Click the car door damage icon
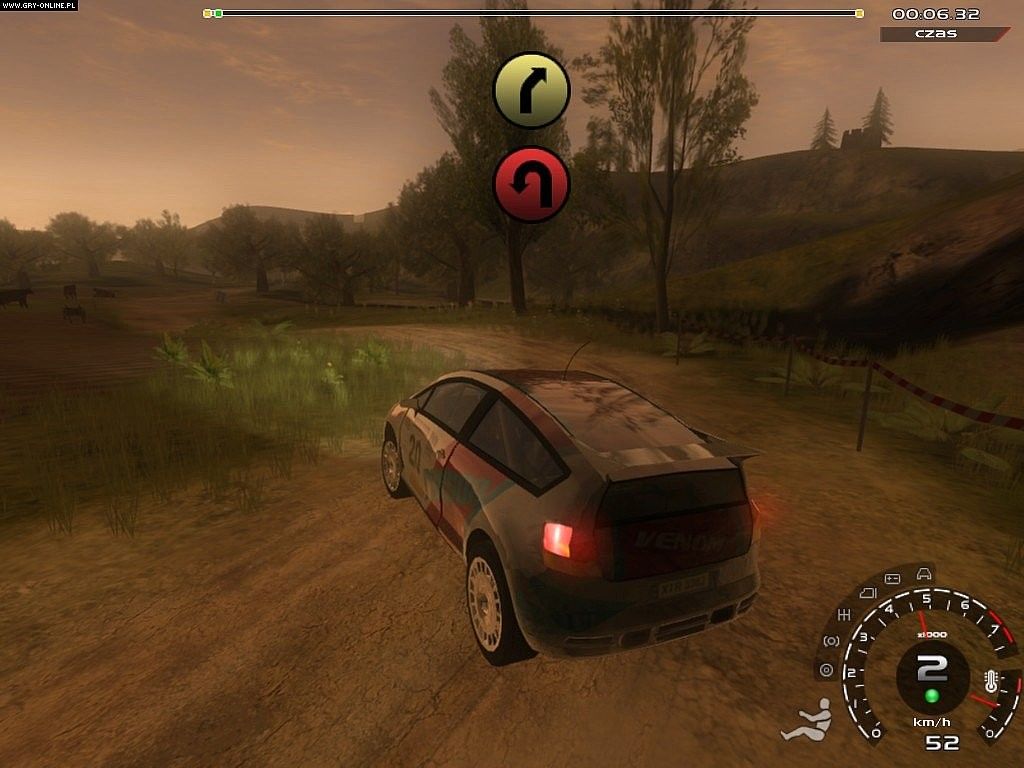Screen dimensions: 1024x768 [x=866, y=593]
